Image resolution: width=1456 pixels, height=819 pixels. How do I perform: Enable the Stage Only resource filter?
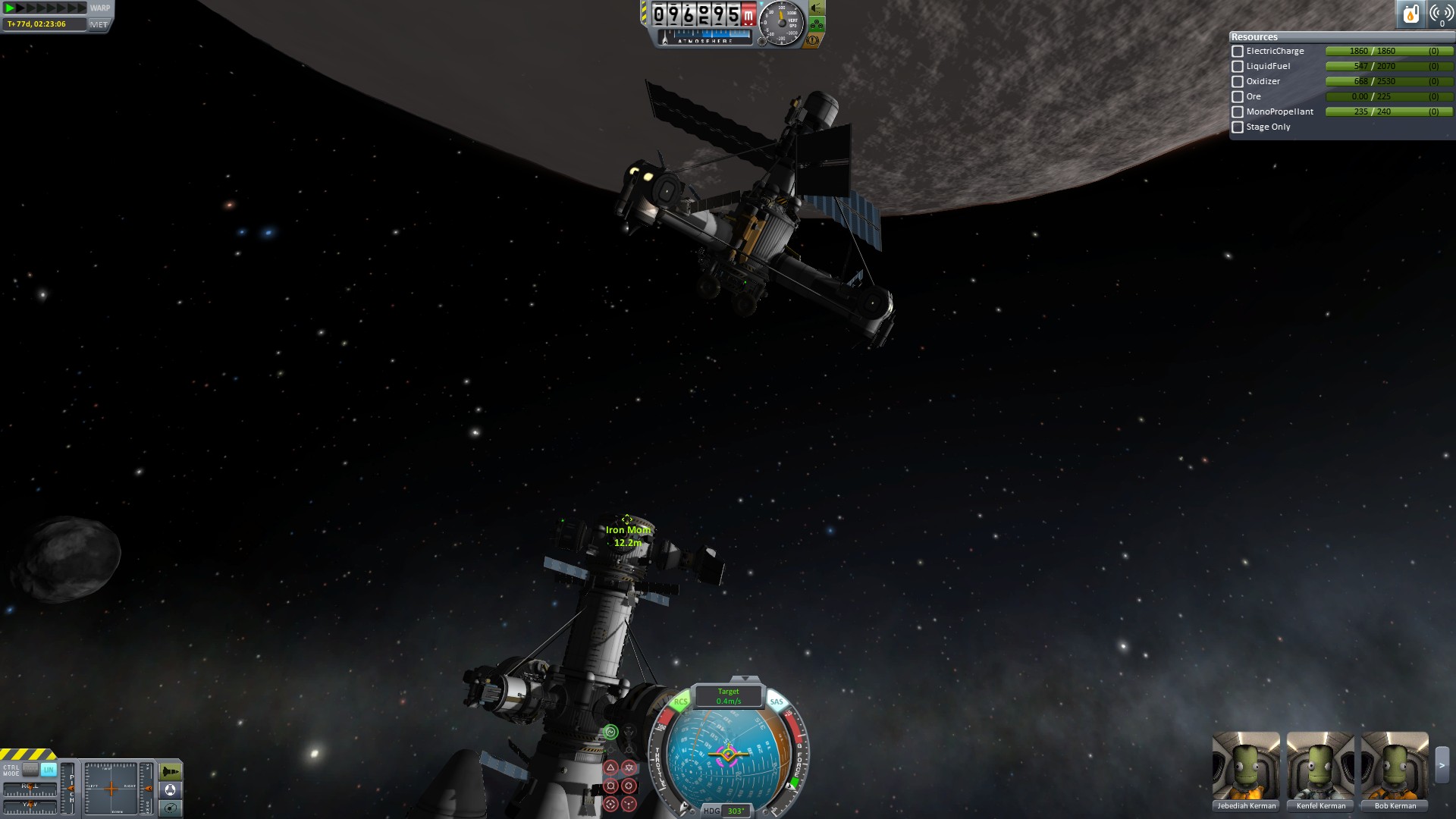point(1238,127)
